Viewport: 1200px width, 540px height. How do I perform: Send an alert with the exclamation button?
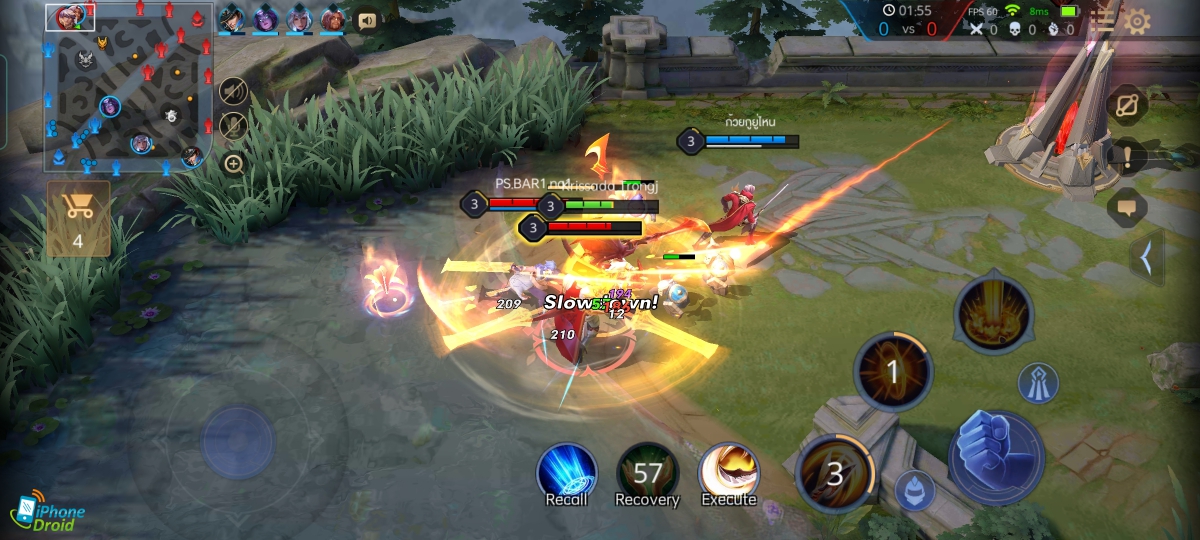click(x=1127, y=157)
